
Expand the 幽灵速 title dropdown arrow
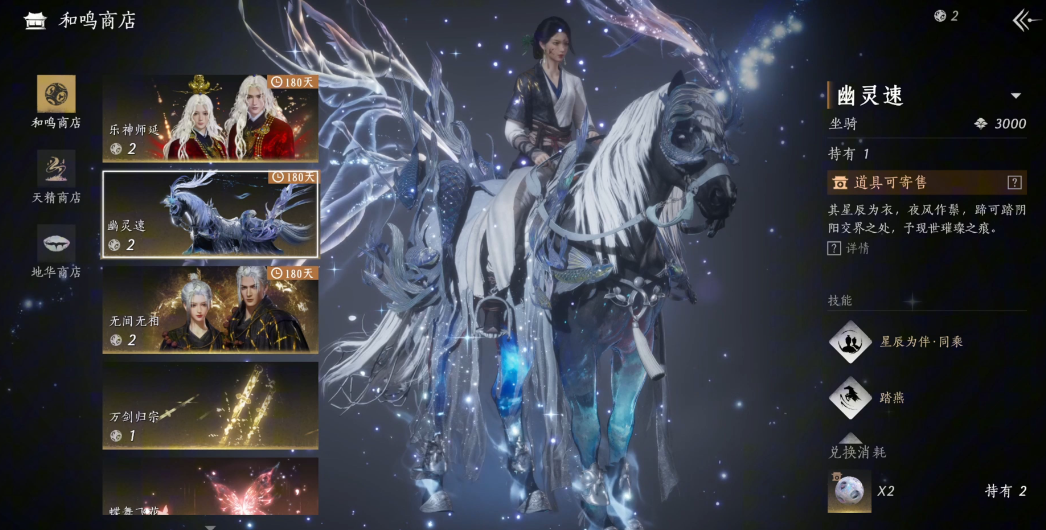[x=1015, y=96]
